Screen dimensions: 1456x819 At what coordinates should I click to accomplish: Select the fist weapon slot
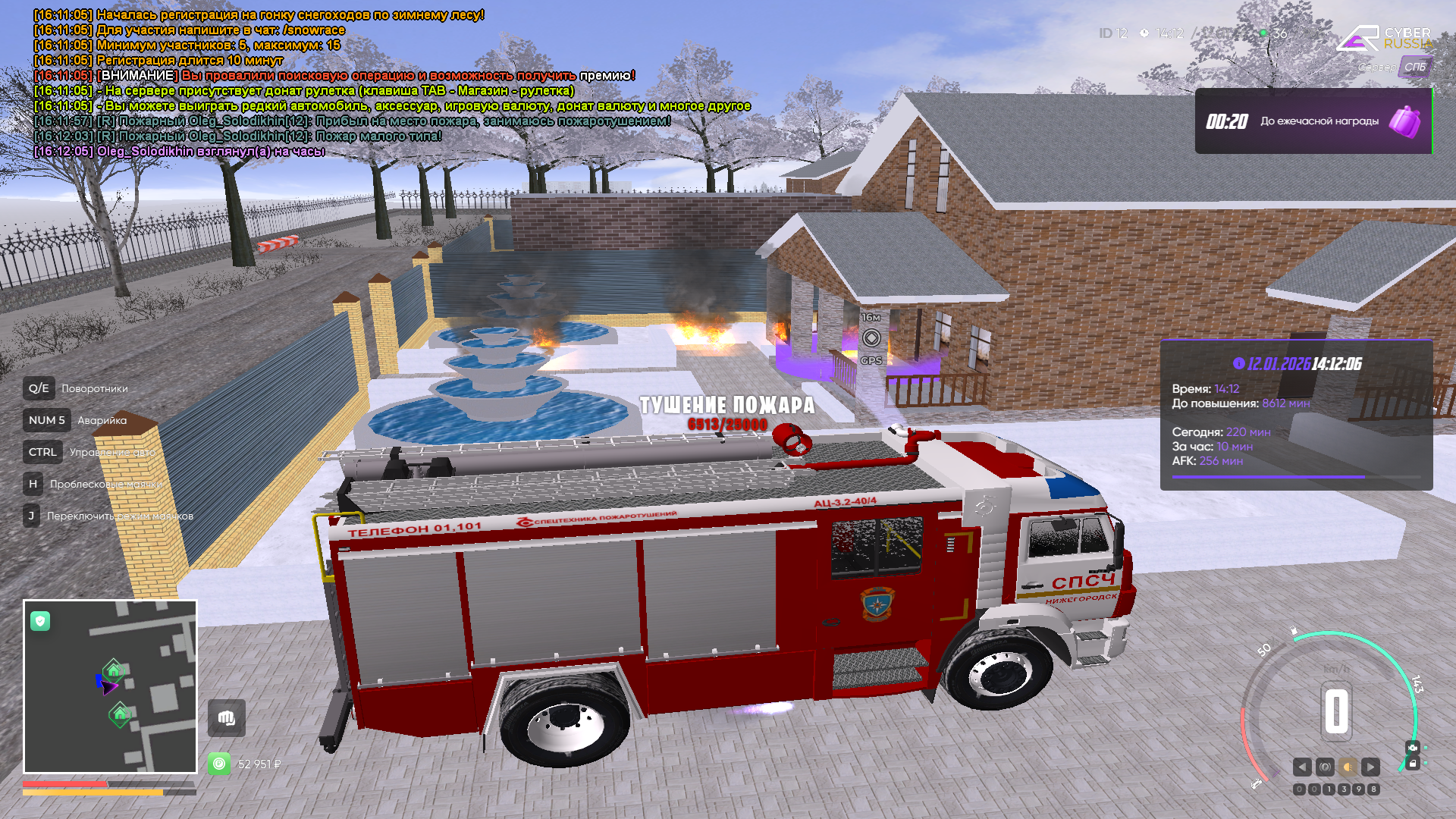click(x=226, y=718)
